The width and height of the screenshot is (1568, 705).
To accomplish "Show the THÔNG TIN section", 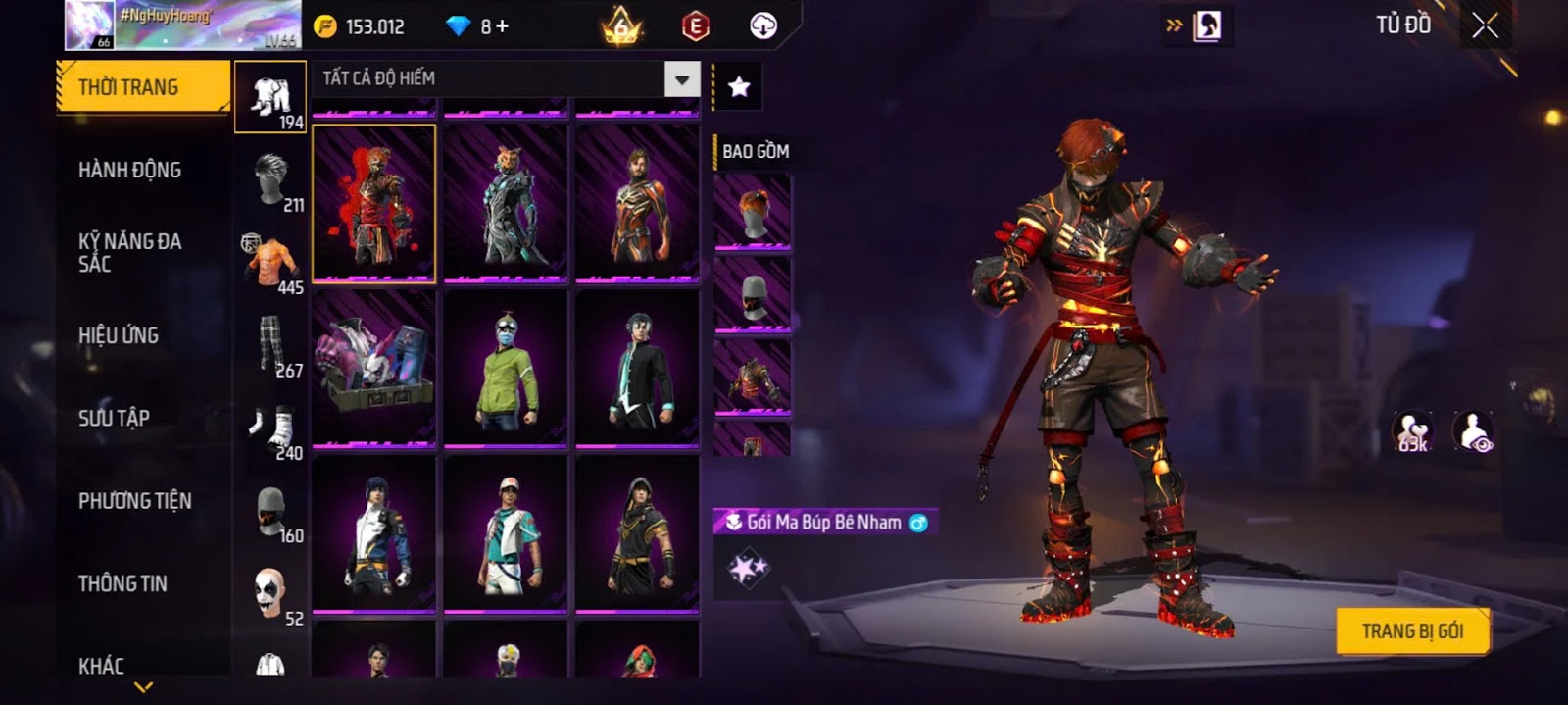I will tap(122, 583).
